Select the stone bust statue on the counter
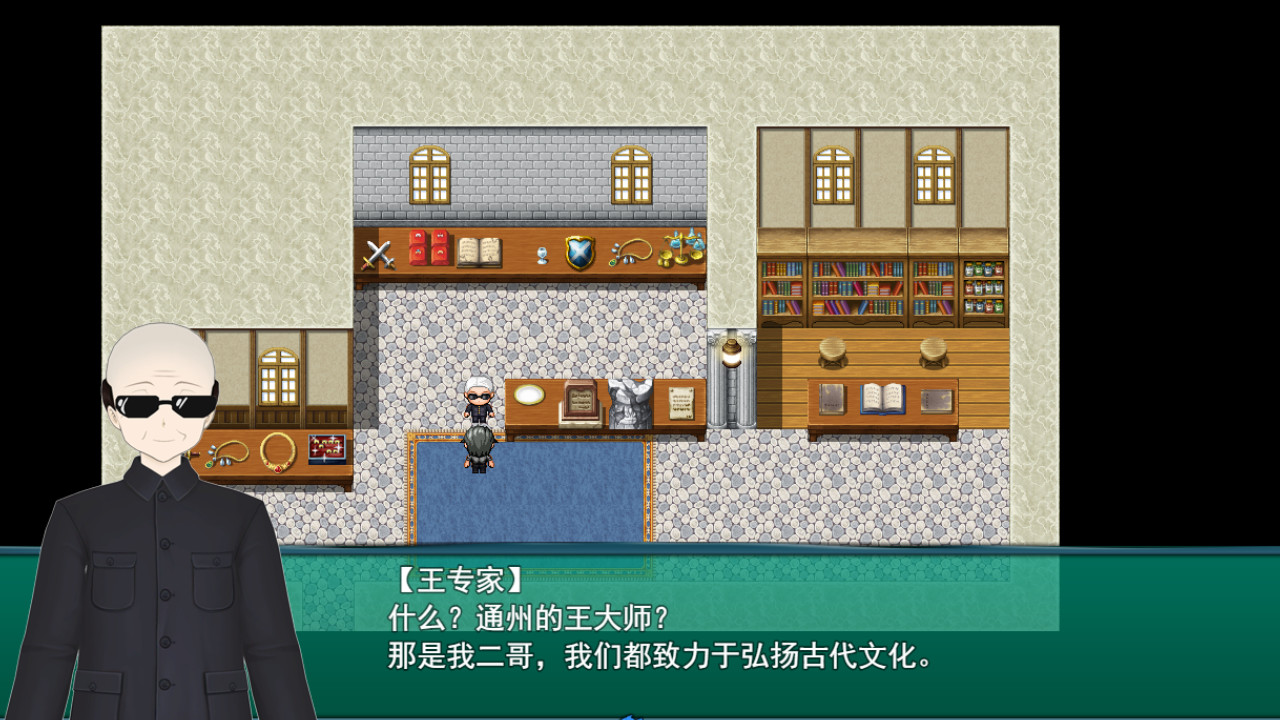 pos(630,403)
